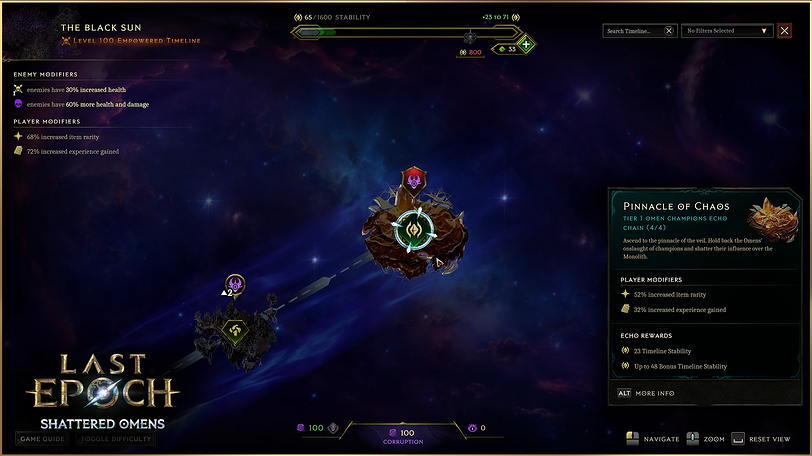Click the green plus button by stability bar
The width and height of the screenshot is (812, 456).
(526, 45)
